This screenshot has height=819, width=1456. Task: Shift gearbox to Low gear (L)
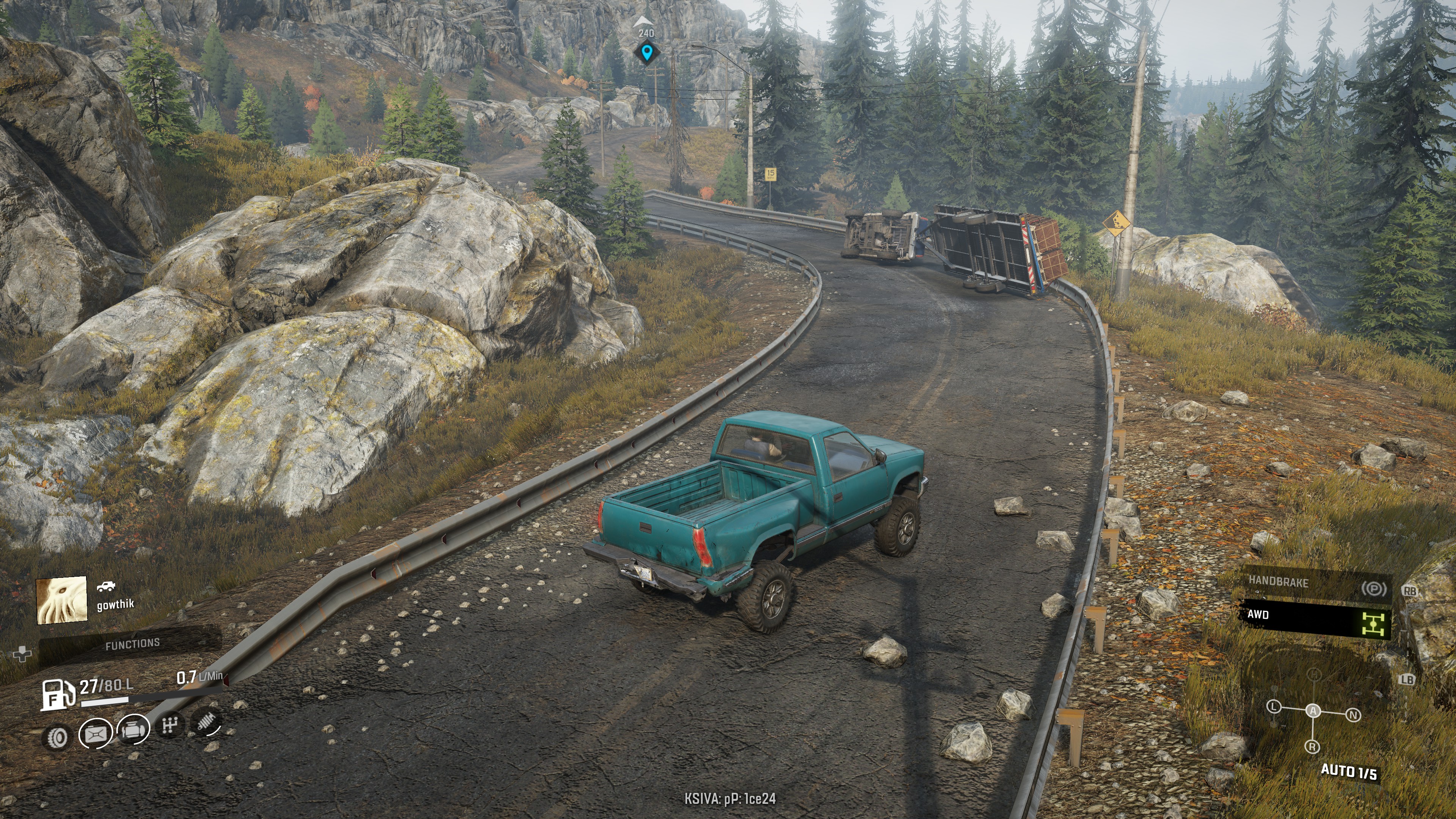click(x=1274, y=706)
